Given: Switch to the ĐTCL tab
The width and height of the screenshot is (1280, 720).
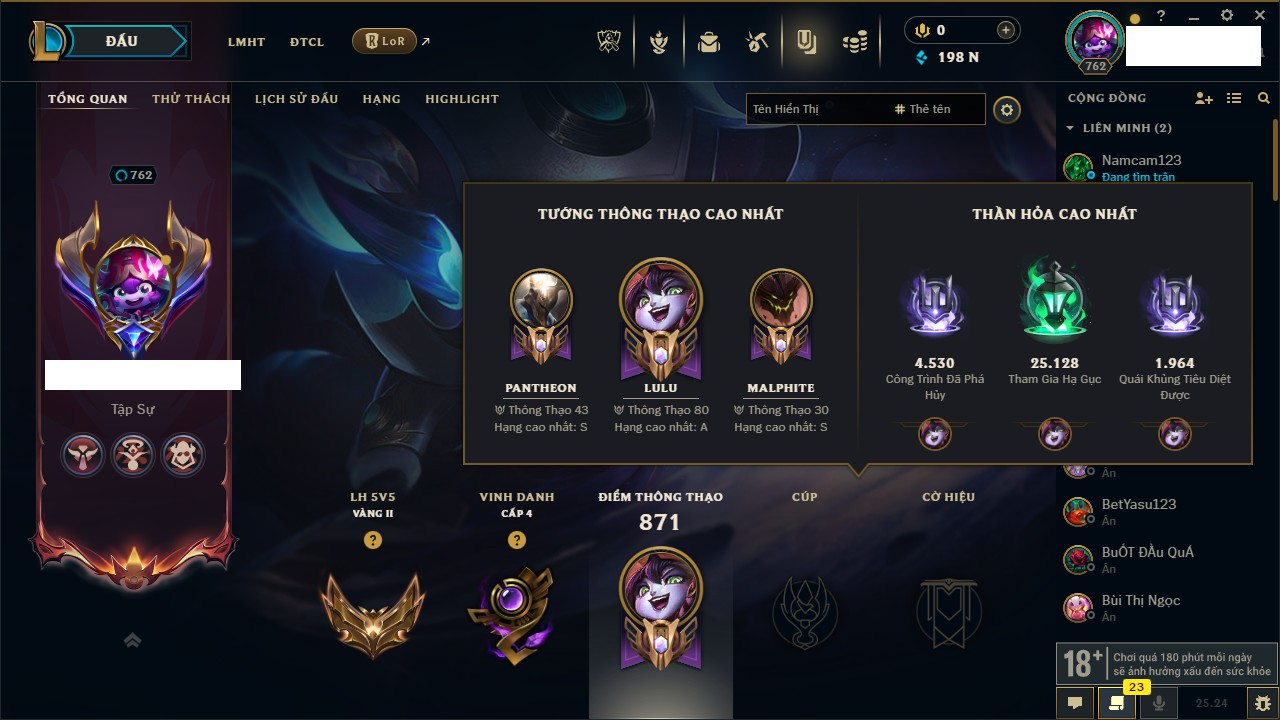Looking at the screenshot, I should [x=307, y=42].
